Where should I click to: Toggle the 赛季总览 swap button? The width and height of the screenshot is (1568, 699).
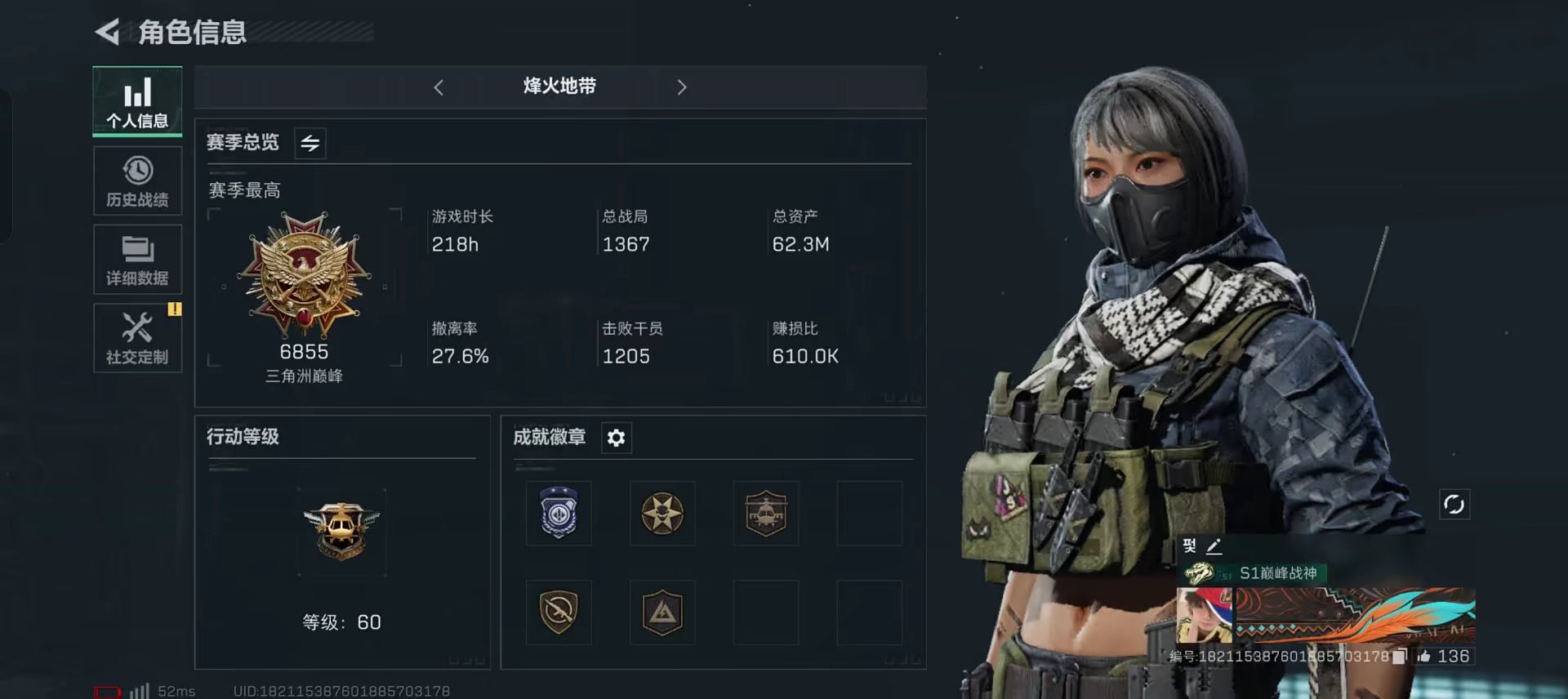click(310, 143)
